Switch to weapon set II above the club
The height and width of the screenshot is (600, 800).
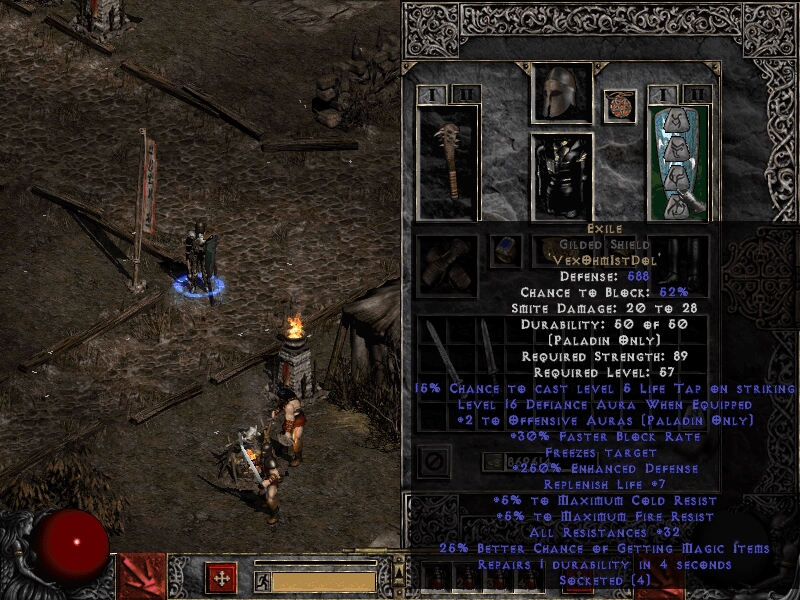click(x=465, y=94)
